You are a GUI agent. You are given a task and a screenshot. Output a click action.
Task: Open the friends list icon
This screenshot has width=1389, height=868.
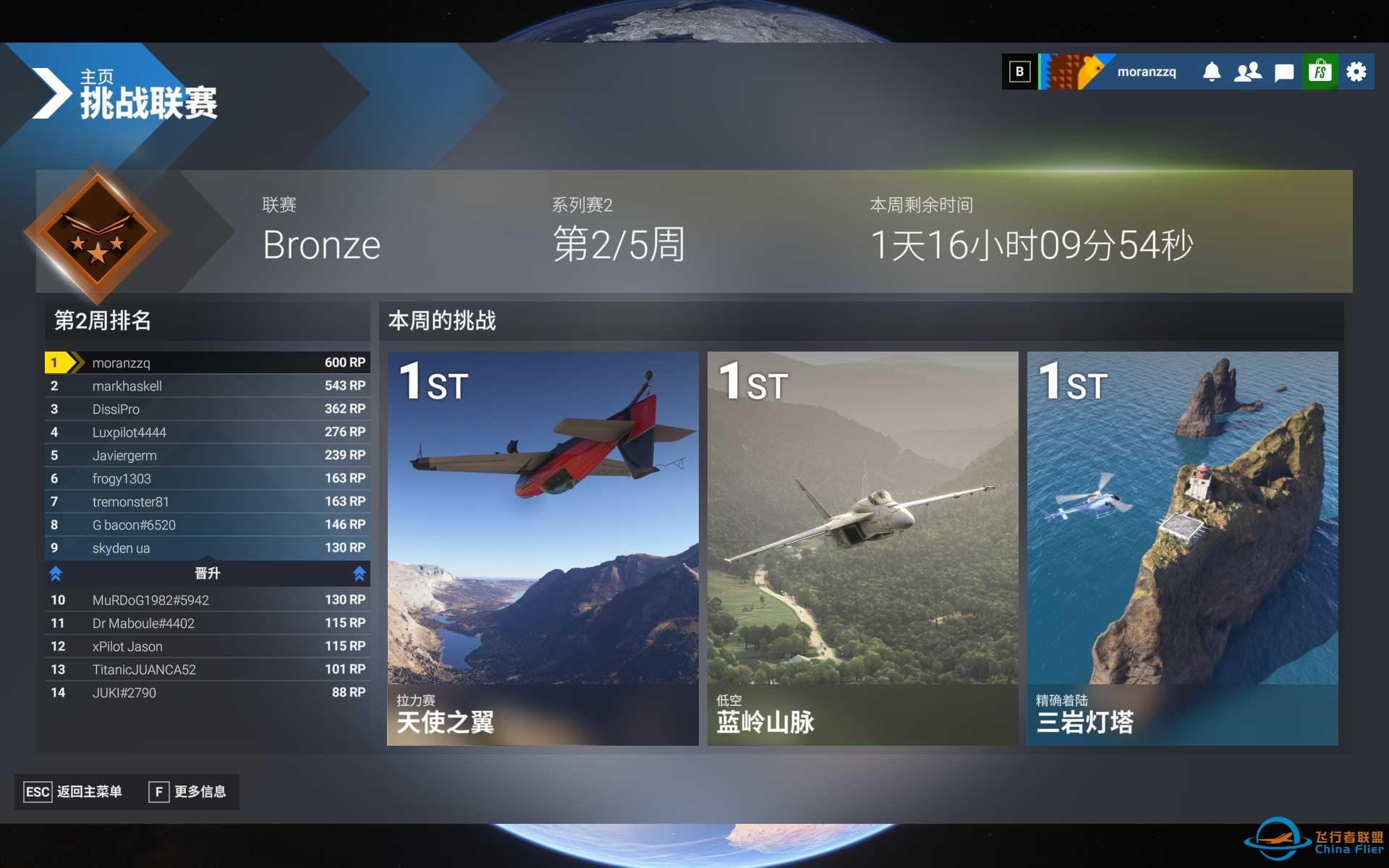(1247, 71)
